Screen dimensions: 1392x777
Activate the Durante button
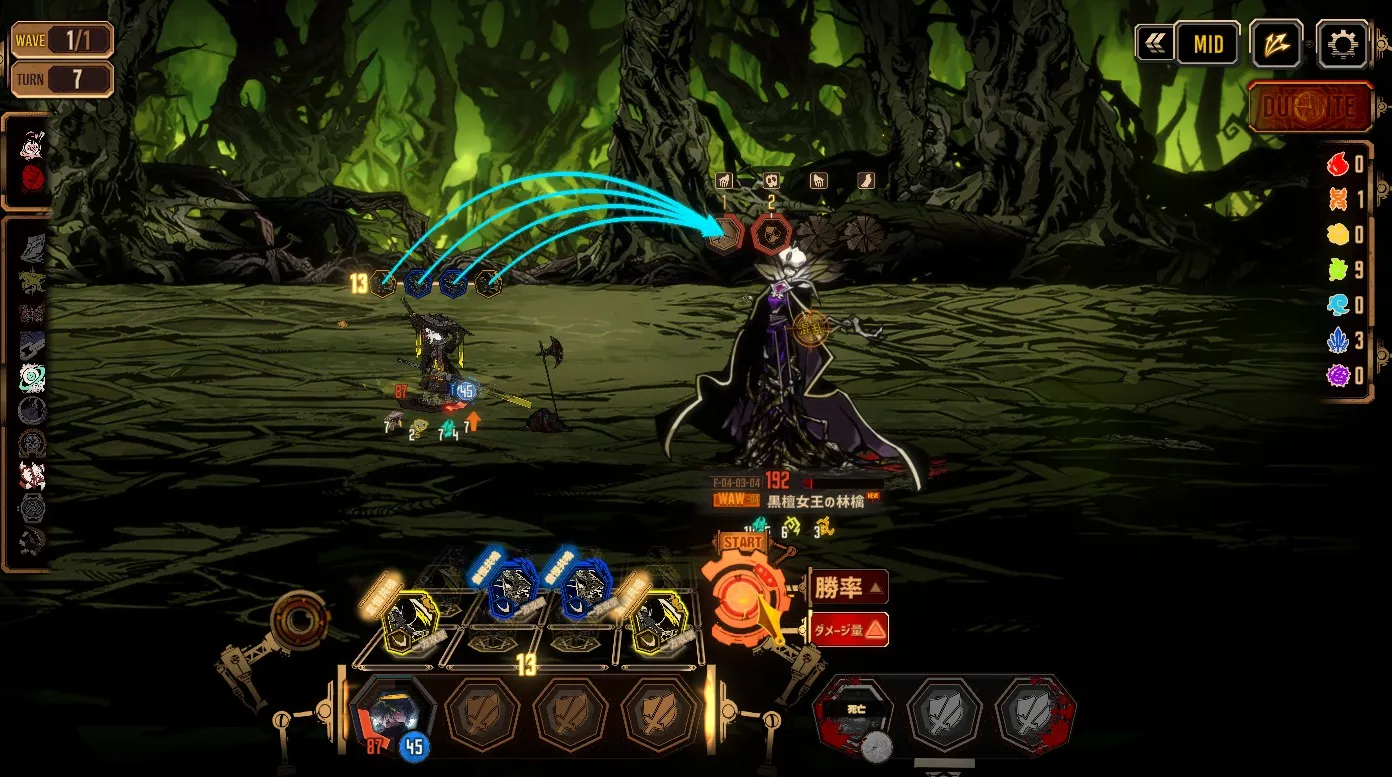(1310, 107)
